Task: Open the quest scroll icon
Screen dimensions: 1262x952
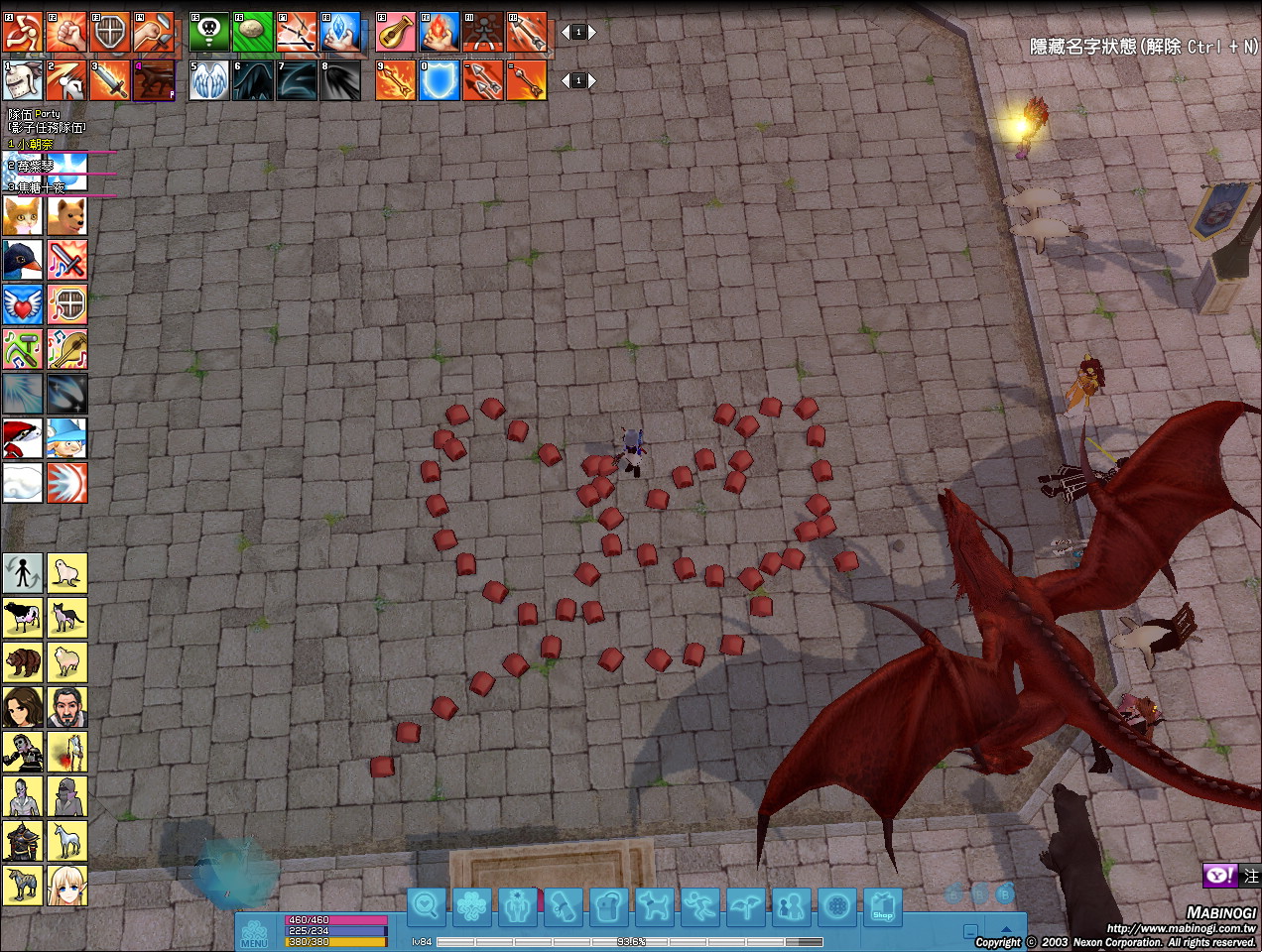Action: (x=564, y=906)
